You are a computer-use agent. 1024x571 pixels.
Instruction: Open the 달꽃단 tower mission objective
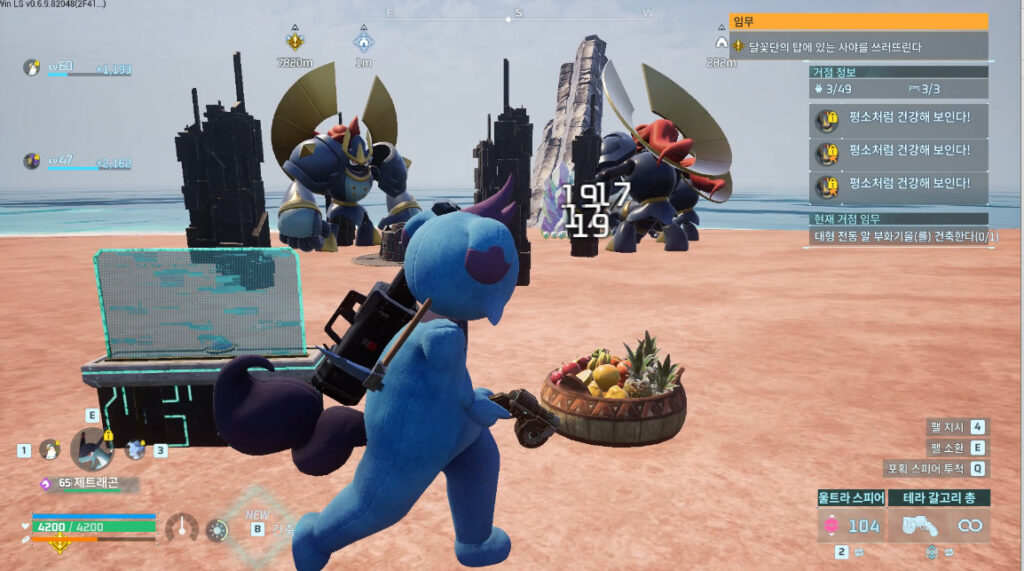click(x=858, y=46)
